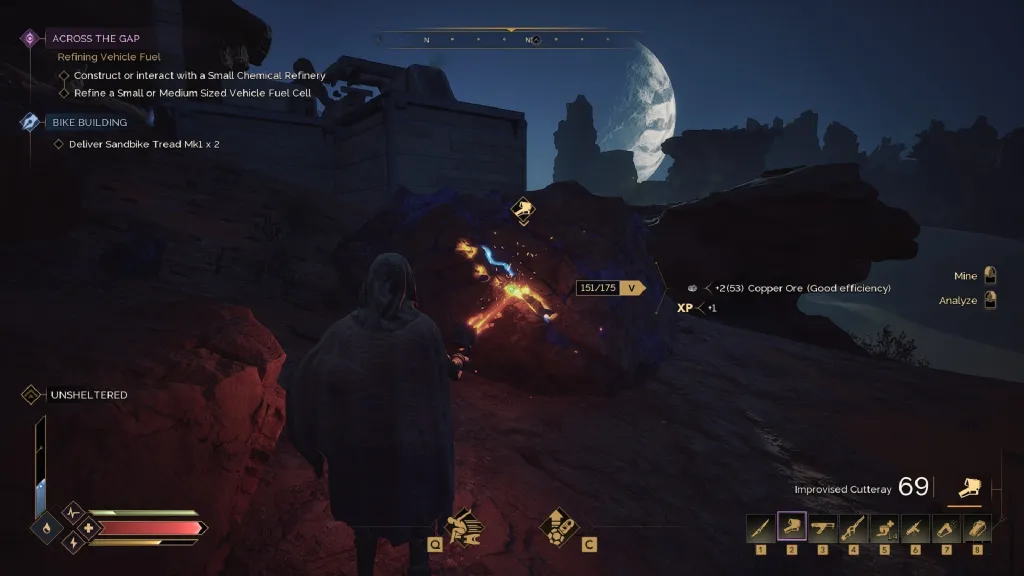Screen dimensions: 1024x576
Task: Select the submachine gun in hotbar slot 6
Action: 914,527
